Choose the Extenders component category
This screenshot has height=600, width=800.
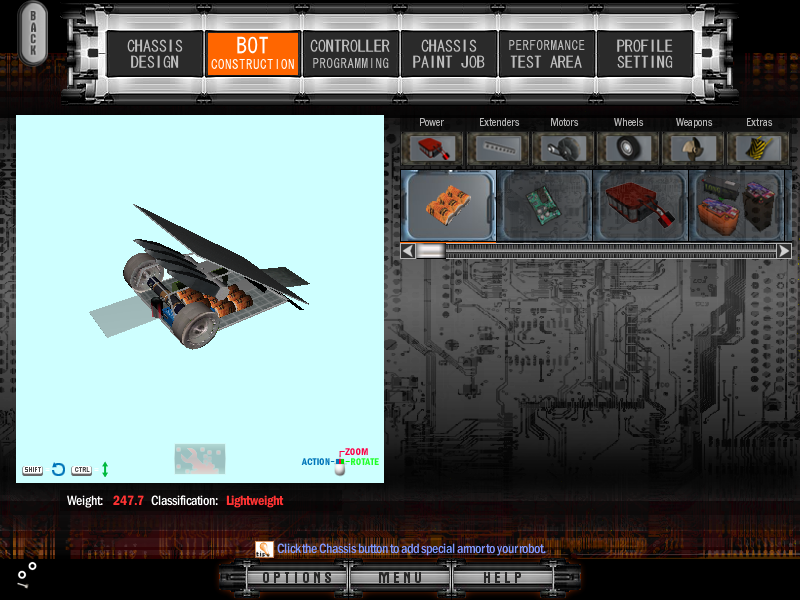(499, 148)
